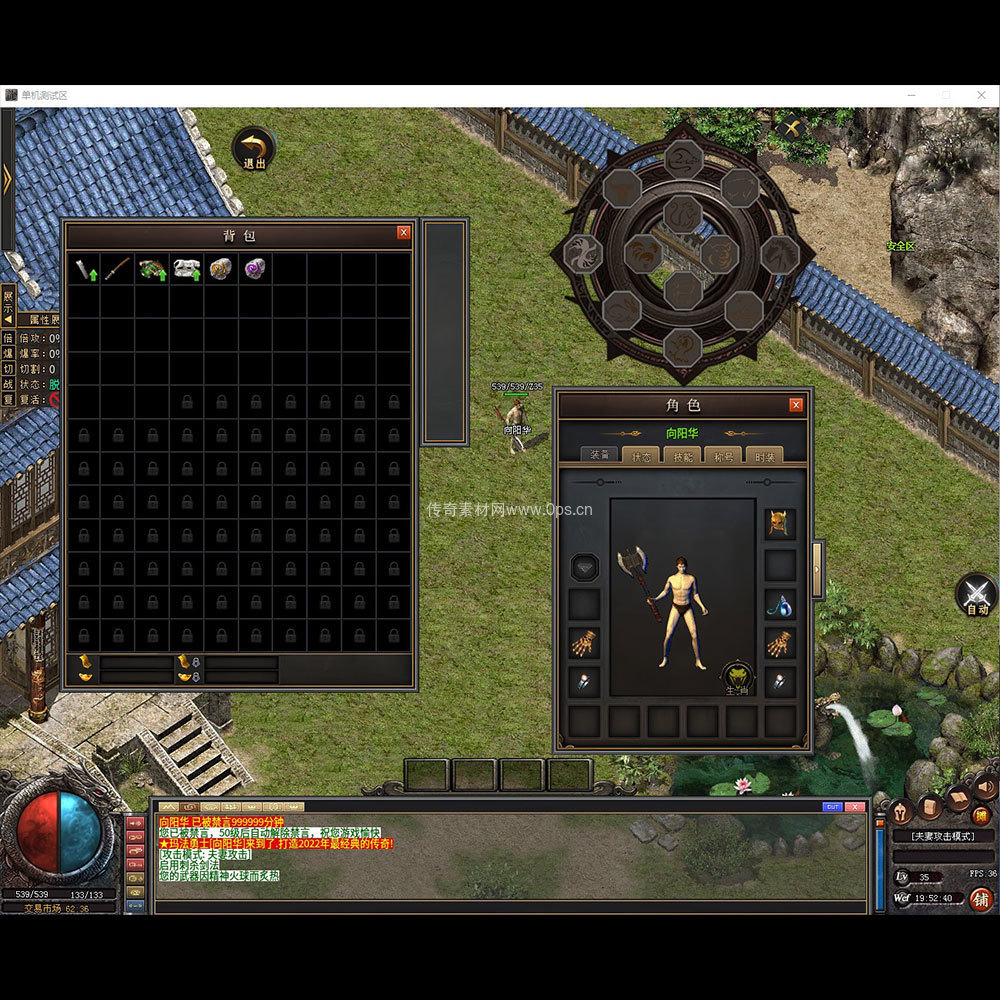Expand the arrow tab beside character panel

817,570
